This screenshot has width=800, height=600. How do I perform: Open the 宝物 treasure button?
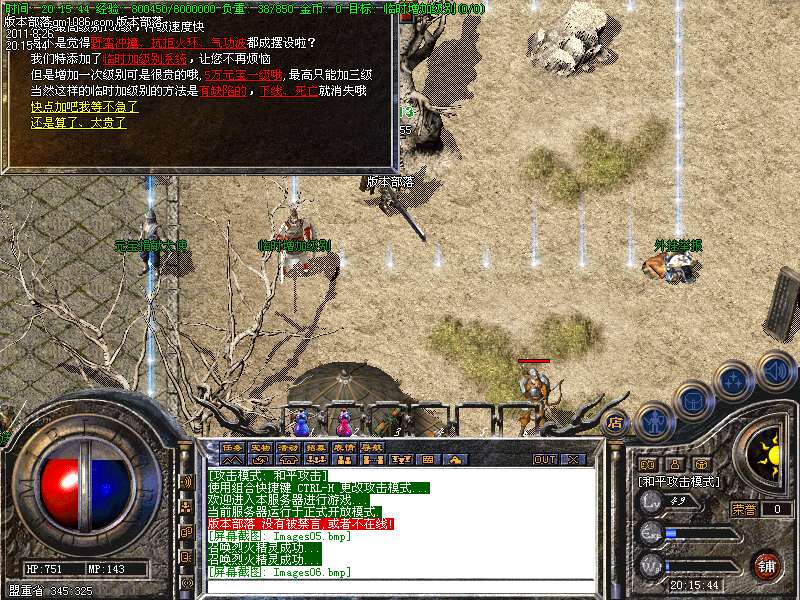point(260,447)
